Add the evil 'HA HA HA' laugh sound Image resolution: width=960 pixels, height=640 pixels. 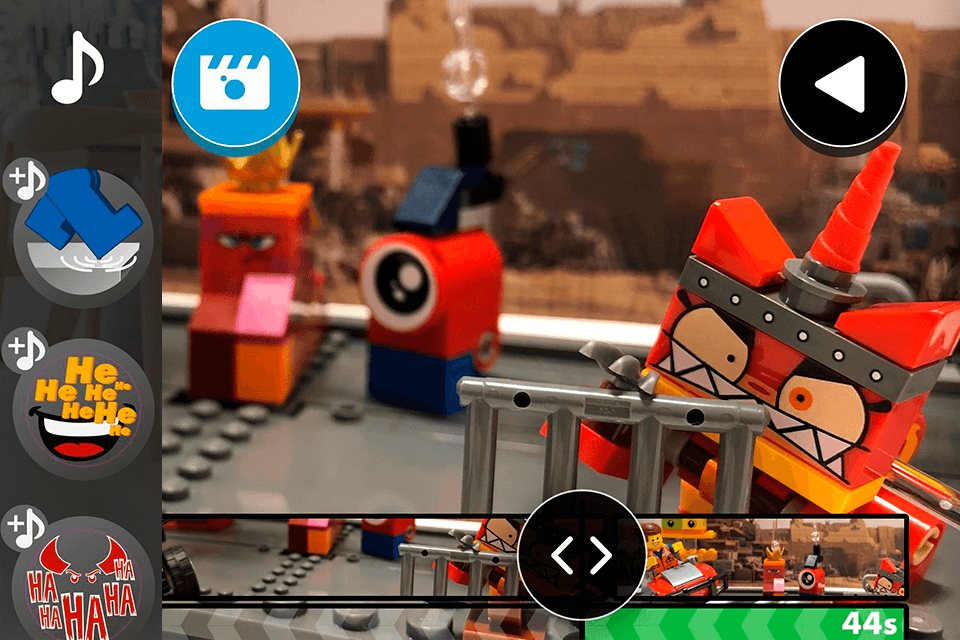[83, 580]
